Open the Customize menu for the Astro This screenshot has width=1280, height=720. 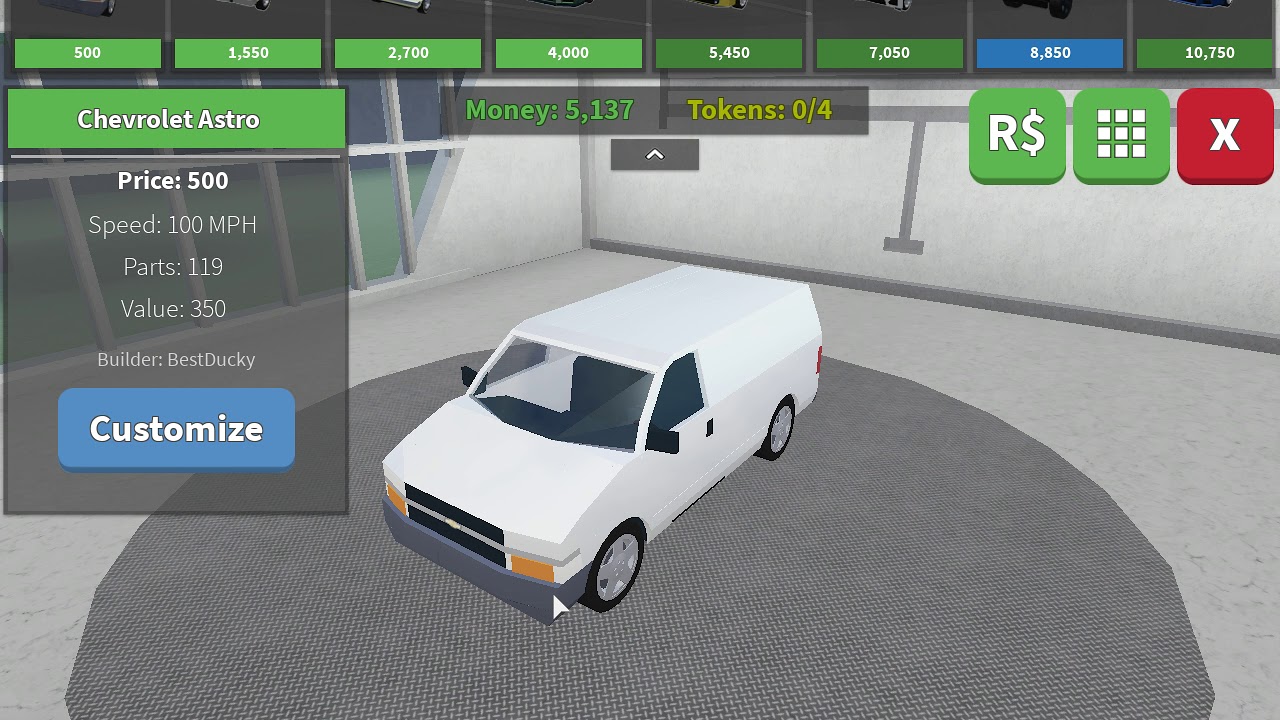176,429
